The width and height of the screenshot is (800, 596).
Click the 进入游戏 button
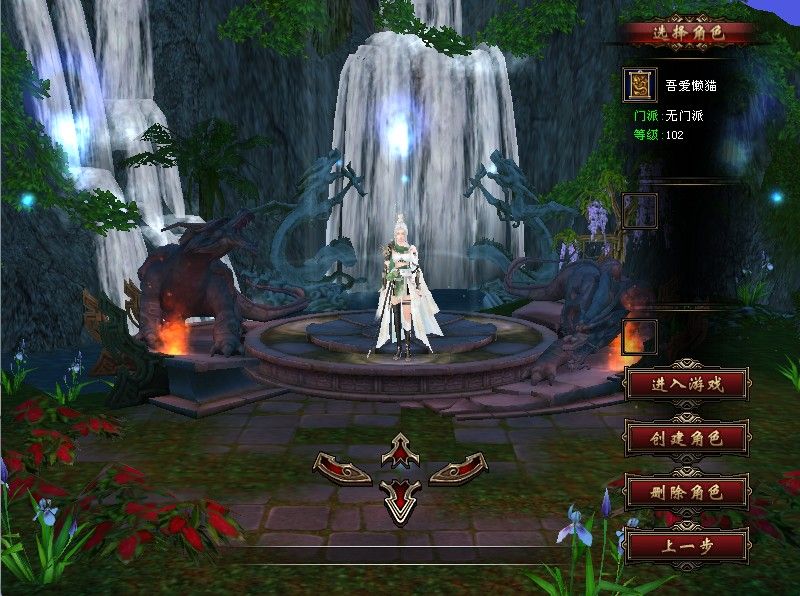coord(686,383)
